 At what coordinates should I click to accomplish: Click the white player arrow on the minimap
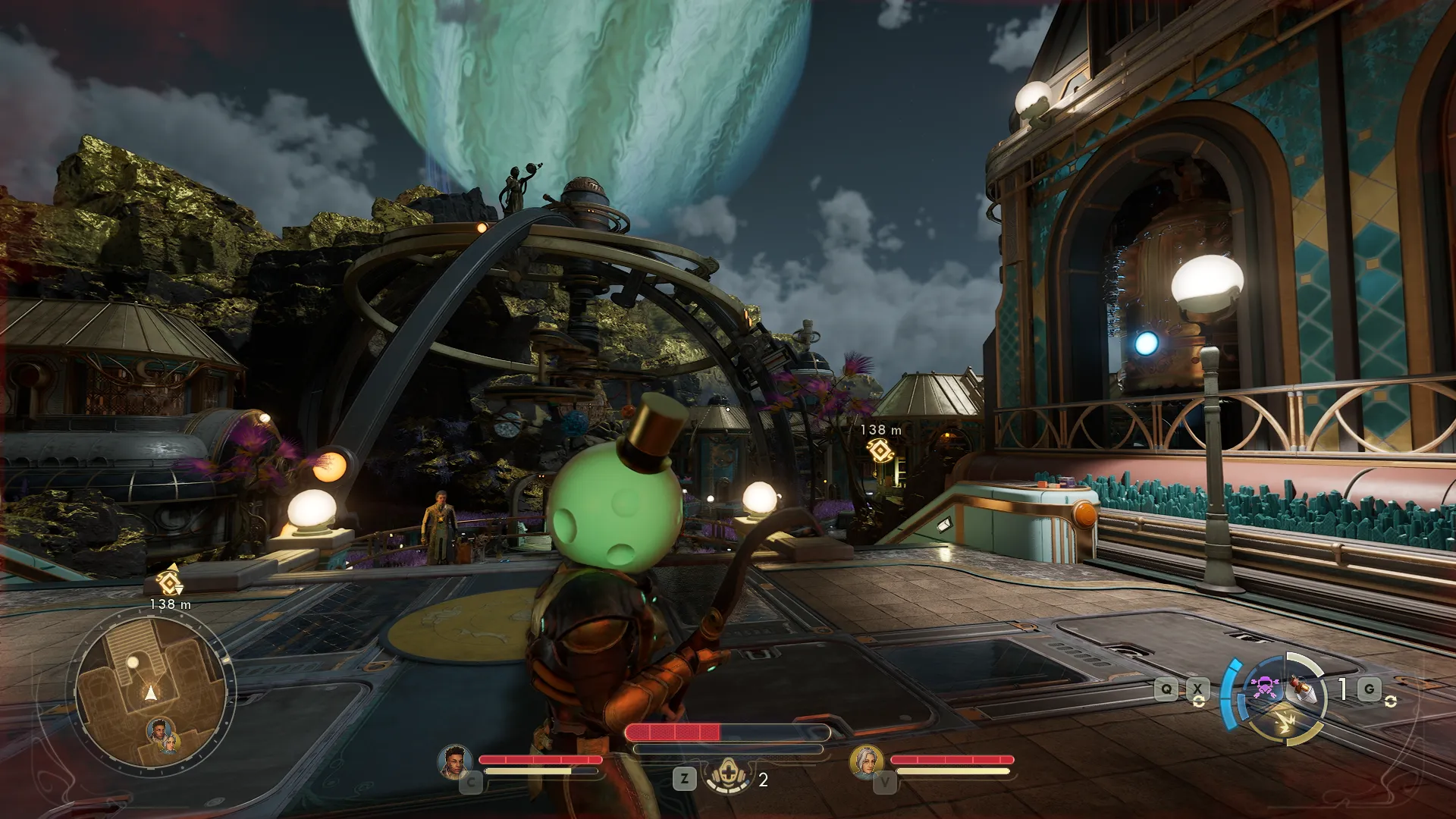coord(151,692)
